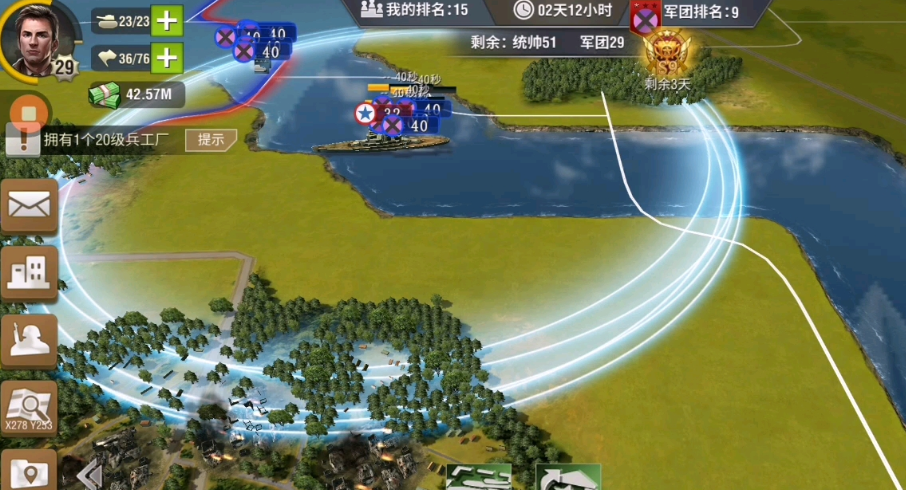Screen dimensions: 906x490
Task: Open the mail envelope icon
Action: pyautogui.click(x=29, y=207)
